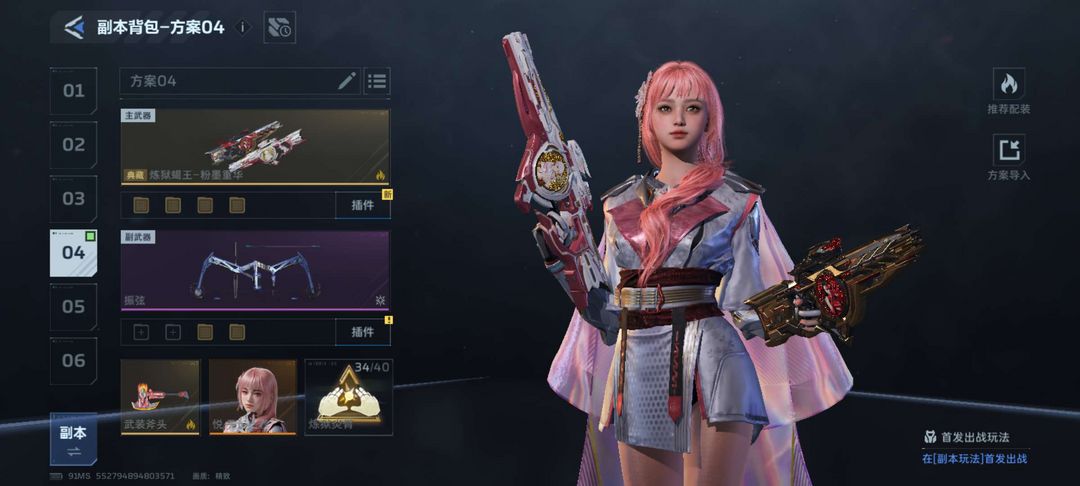Select the 主武器 primary weapon card

pyautogui.click(x=255, y=146)
